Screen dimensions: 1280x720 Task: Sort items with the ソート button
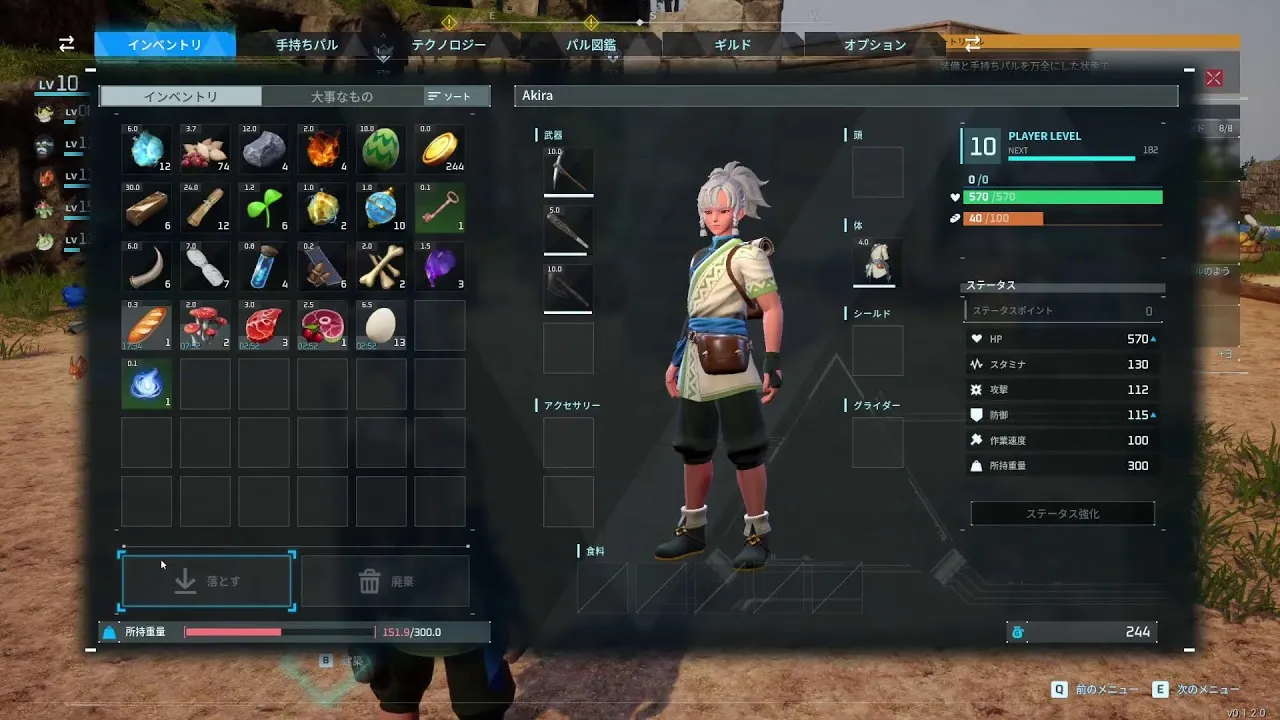pos(456,96)
